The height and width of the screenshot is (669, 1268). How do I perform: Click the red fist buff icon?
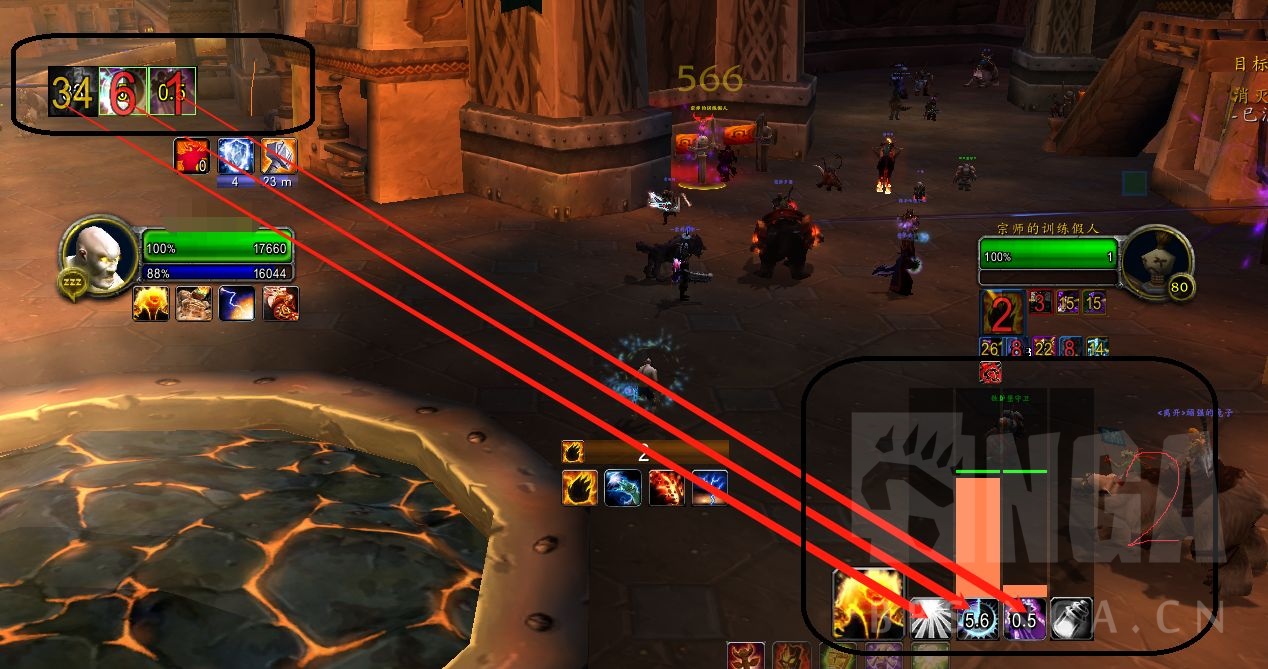click(x=192, y=156)
